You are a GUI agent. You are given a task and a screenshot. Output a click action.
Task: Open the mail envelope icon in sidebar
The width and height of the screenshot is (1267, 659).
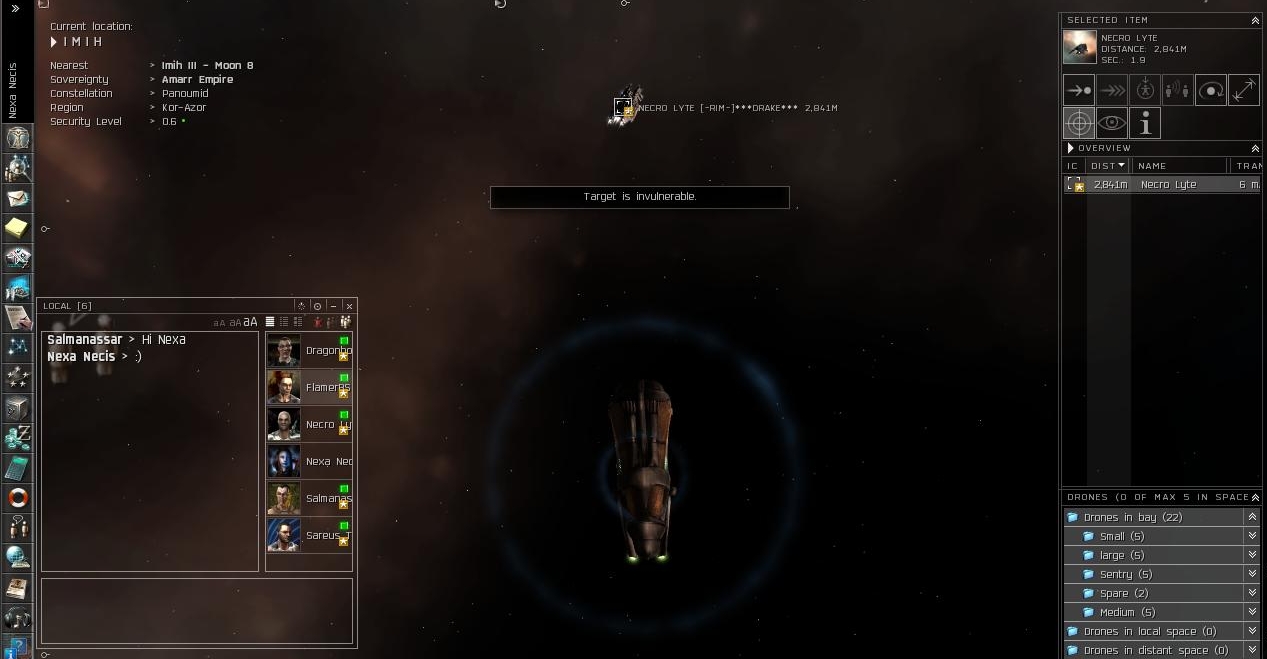coord(18,198)
